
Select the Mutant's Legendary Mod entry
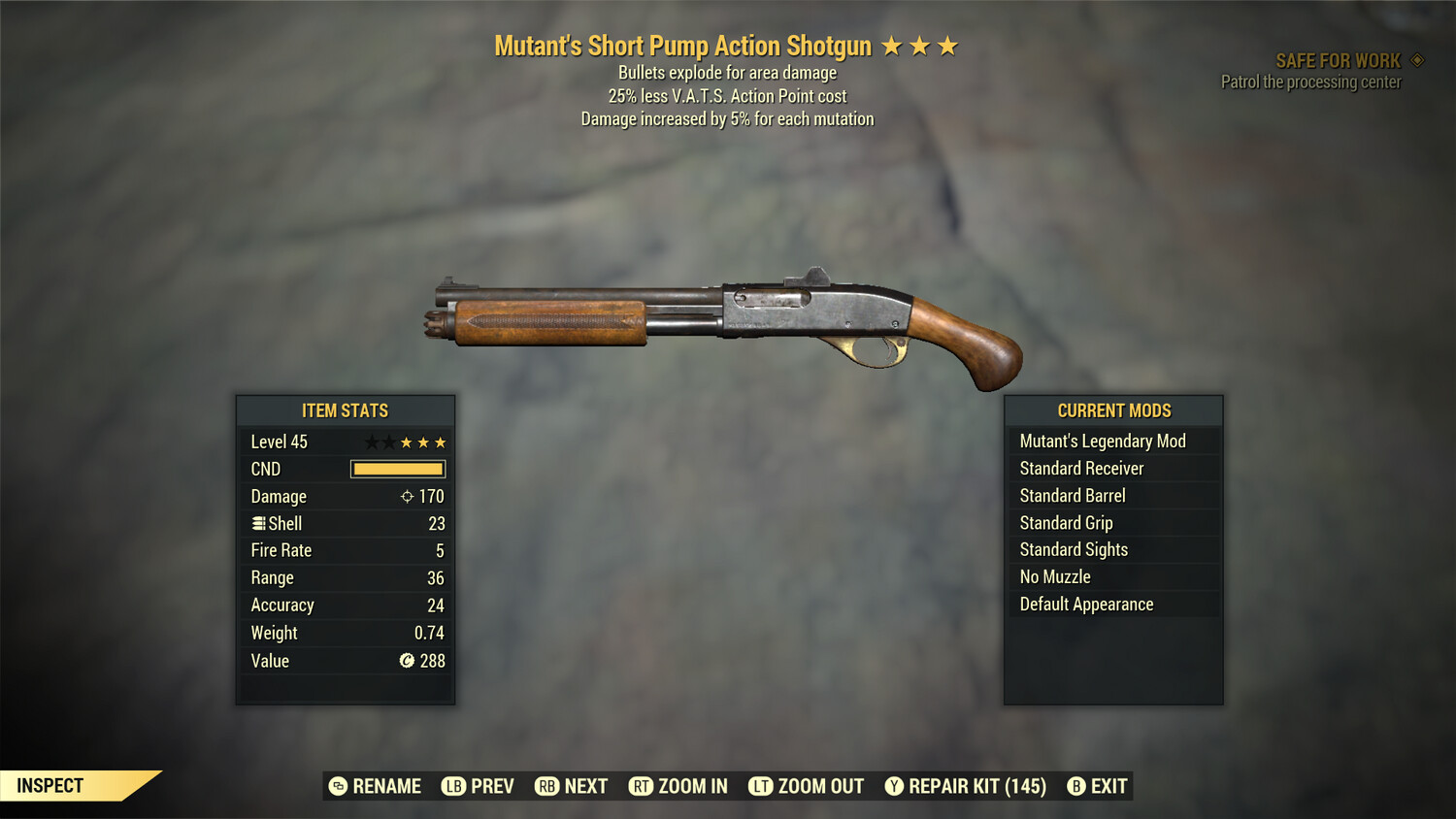(x=1102, y=441)
